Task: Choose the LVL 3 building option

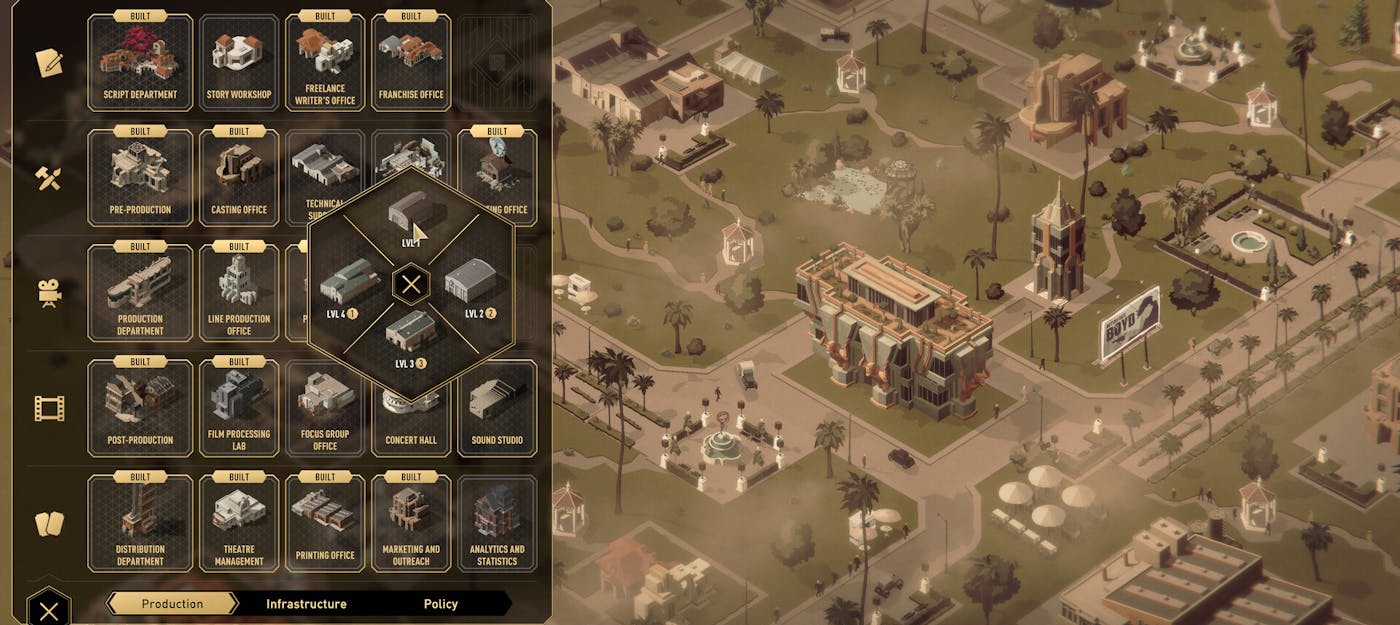Action: point(411,335)
